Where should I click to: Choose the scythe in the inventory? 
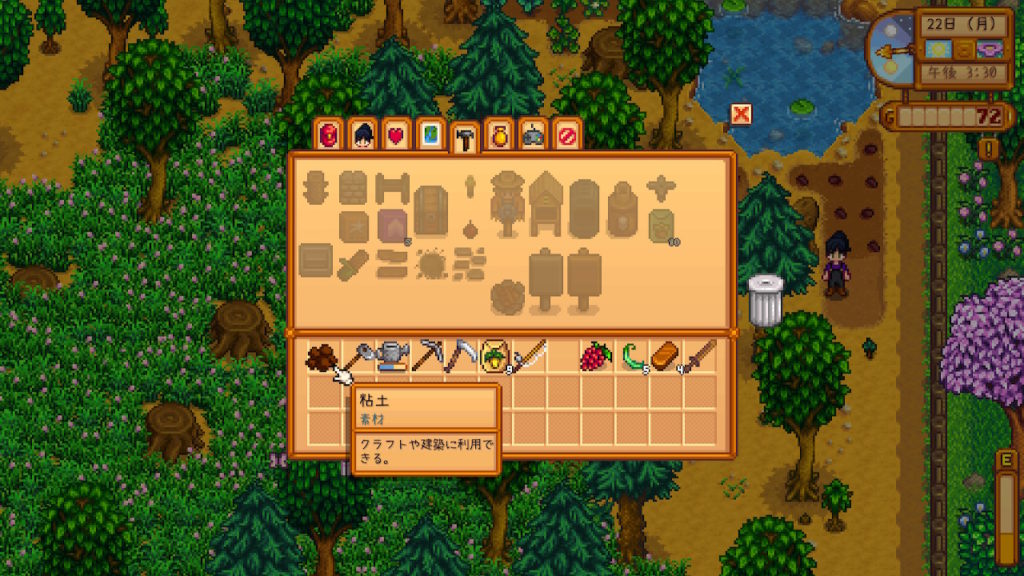[461, 357]
